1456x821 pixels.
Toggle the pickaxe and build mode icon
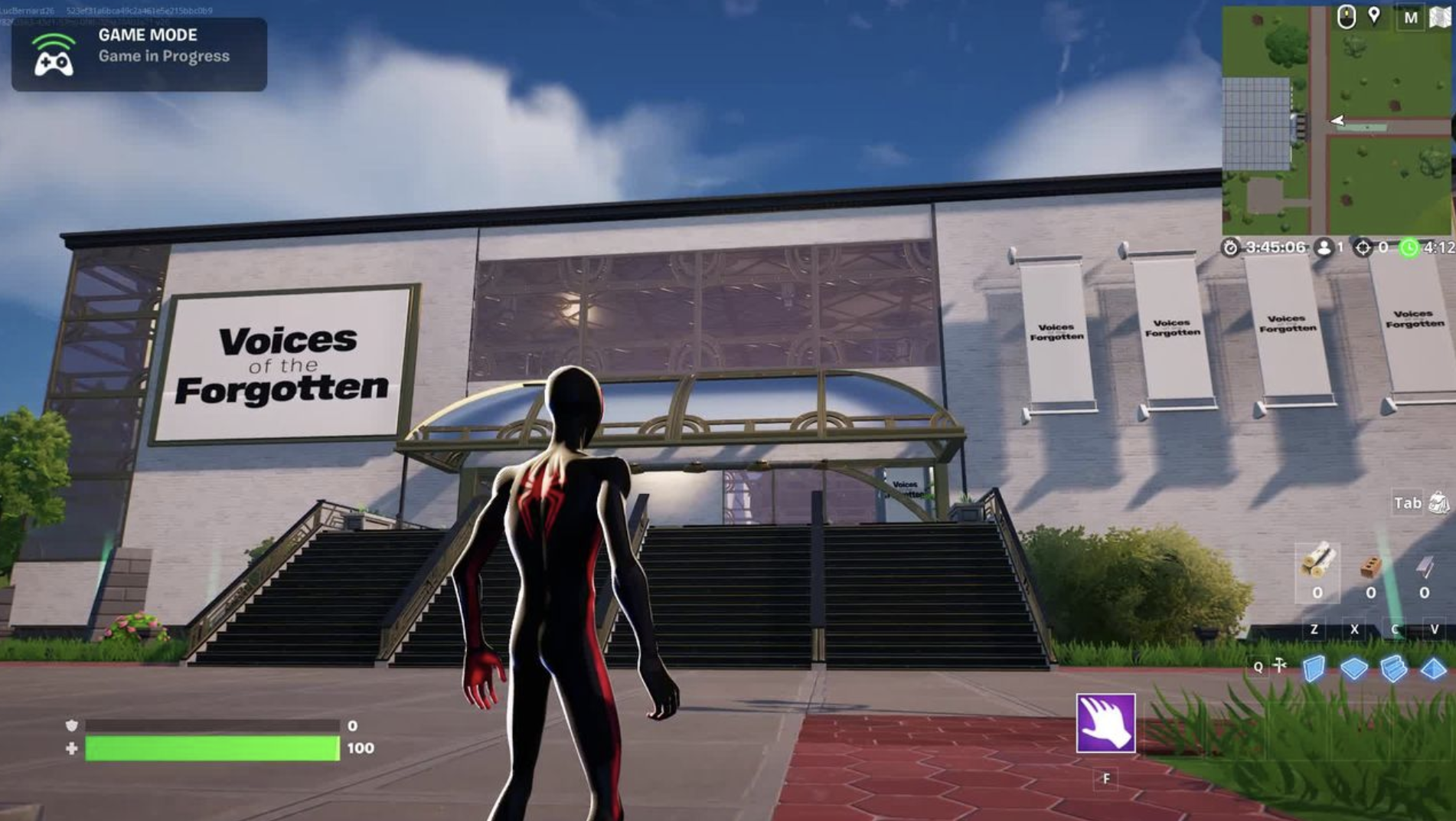pos(1280,666)
